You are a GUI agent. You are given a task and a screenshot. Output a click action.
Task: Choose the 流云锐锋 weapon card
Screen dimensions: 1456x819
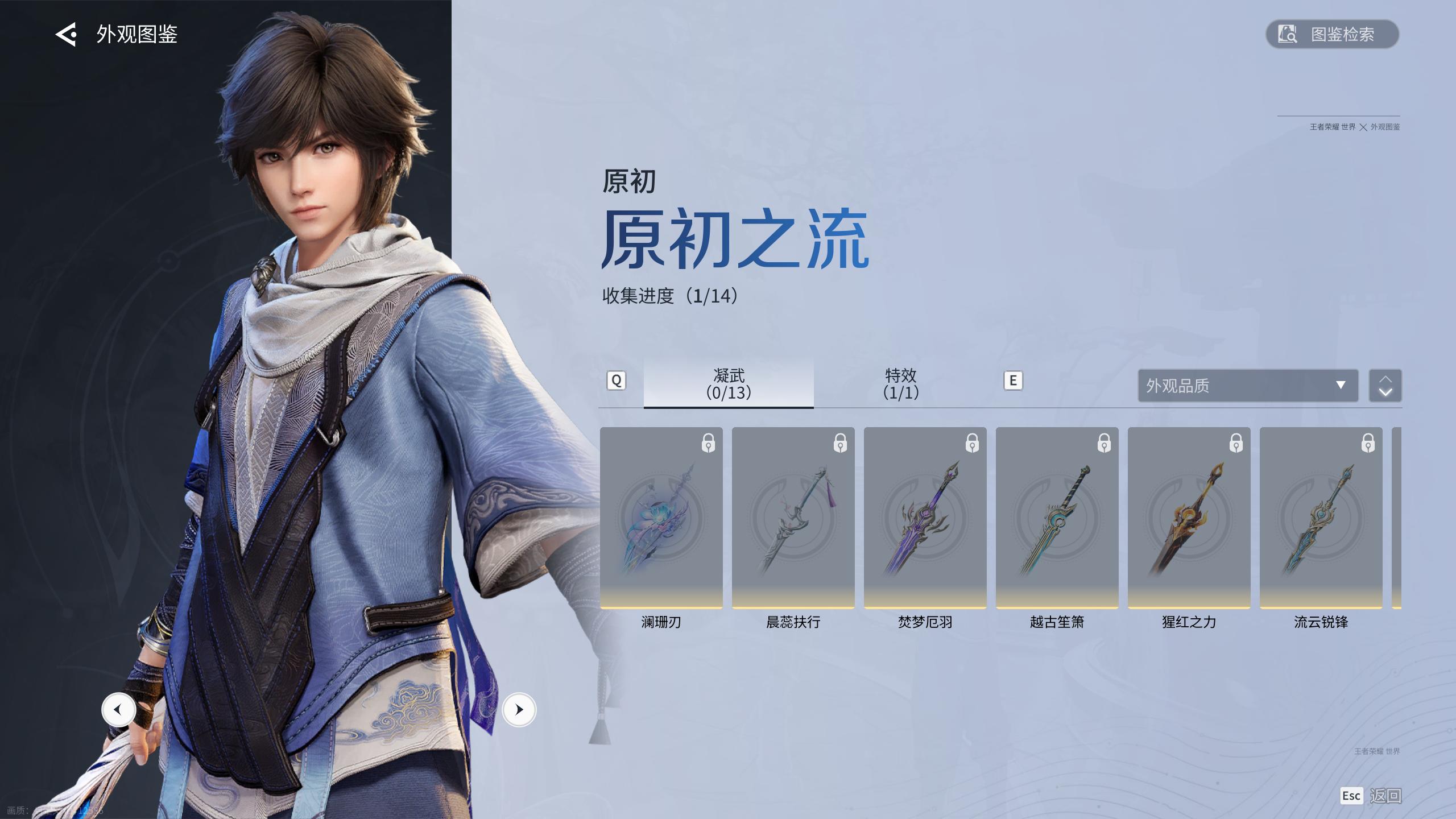tap(1321, 518)
